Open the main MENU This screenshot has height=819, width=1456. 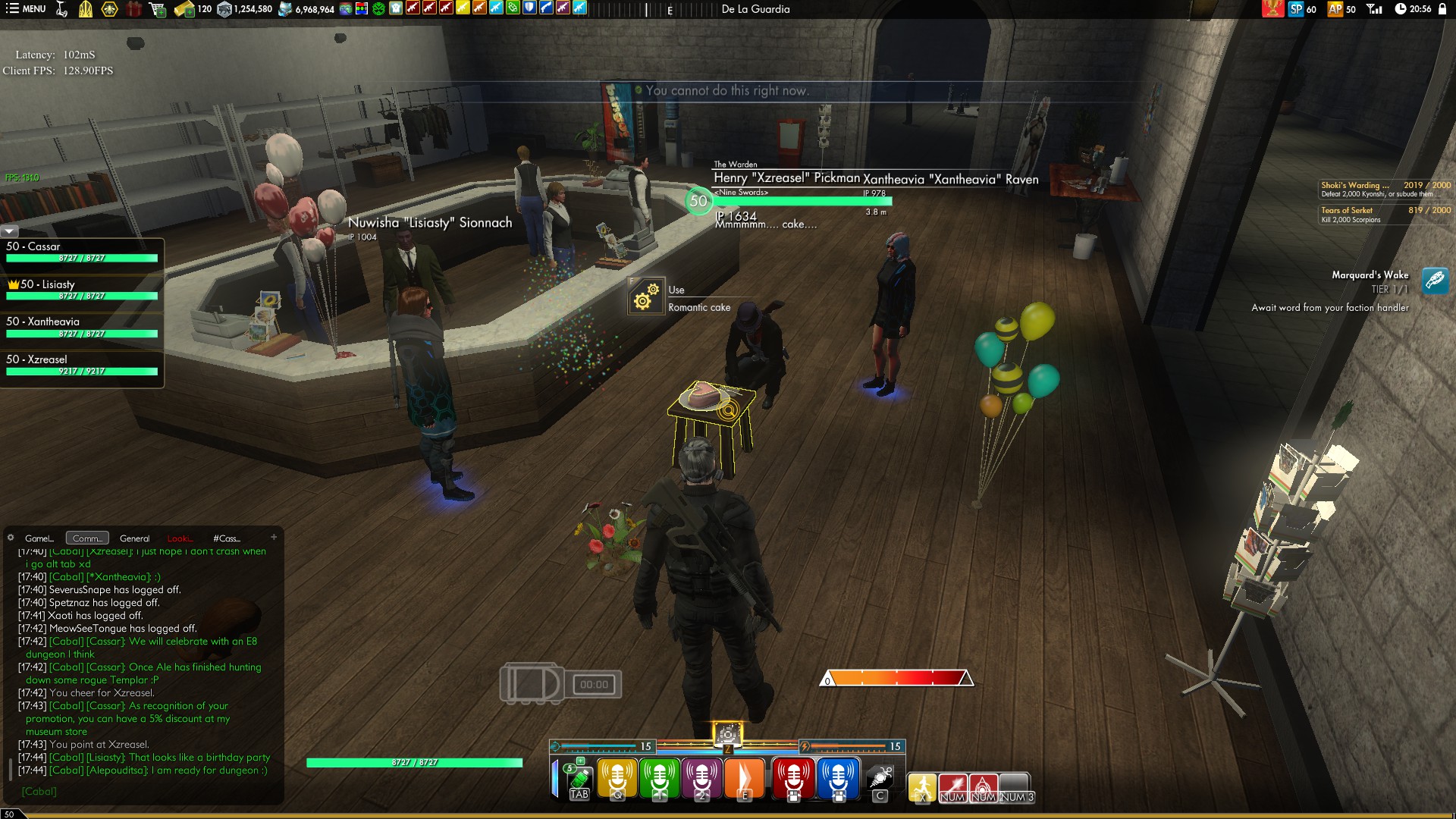tap(27, 9)
